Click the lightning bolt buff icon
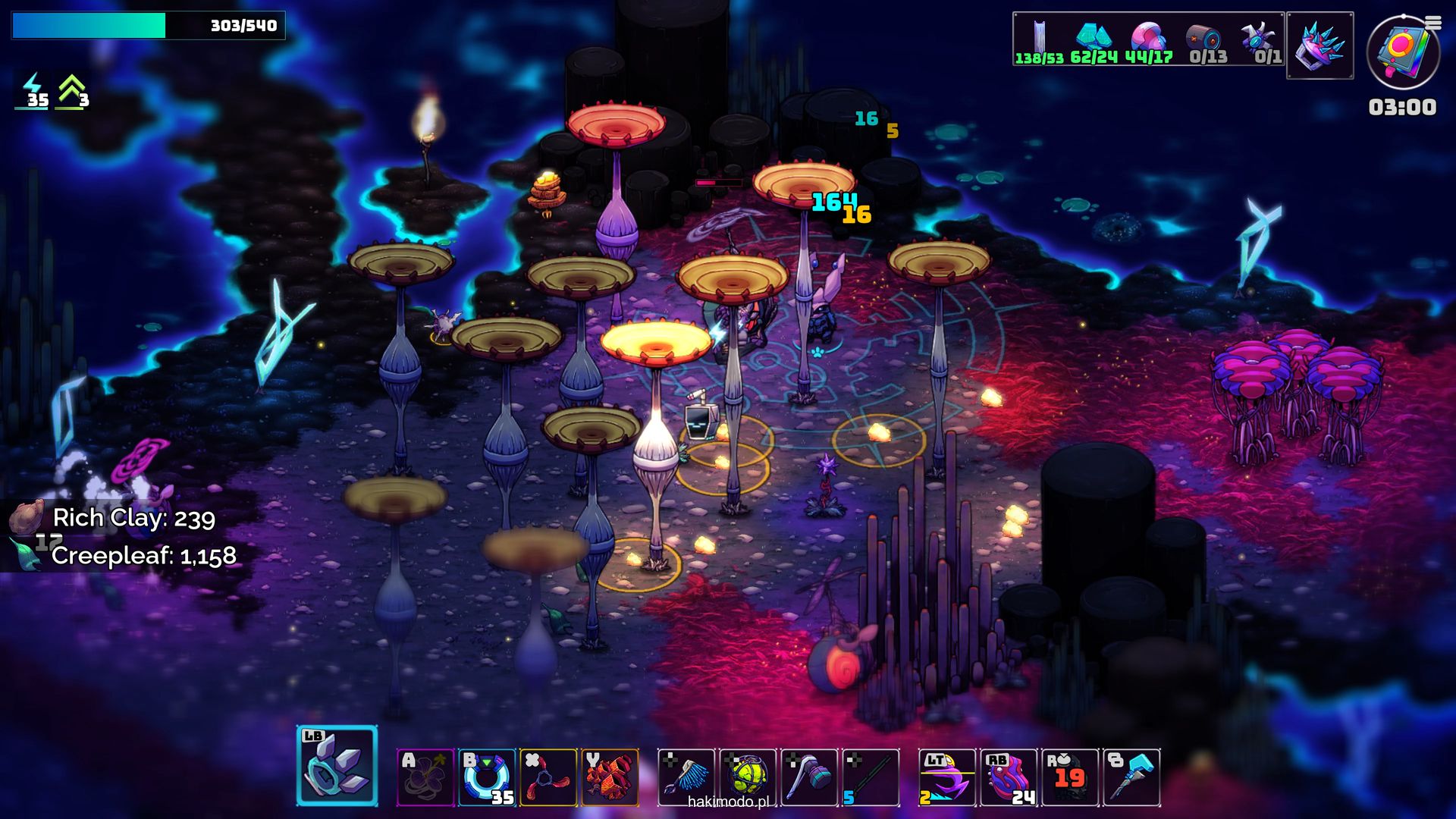Viewport: 1456px width, 819px height. tap(33, 91)
